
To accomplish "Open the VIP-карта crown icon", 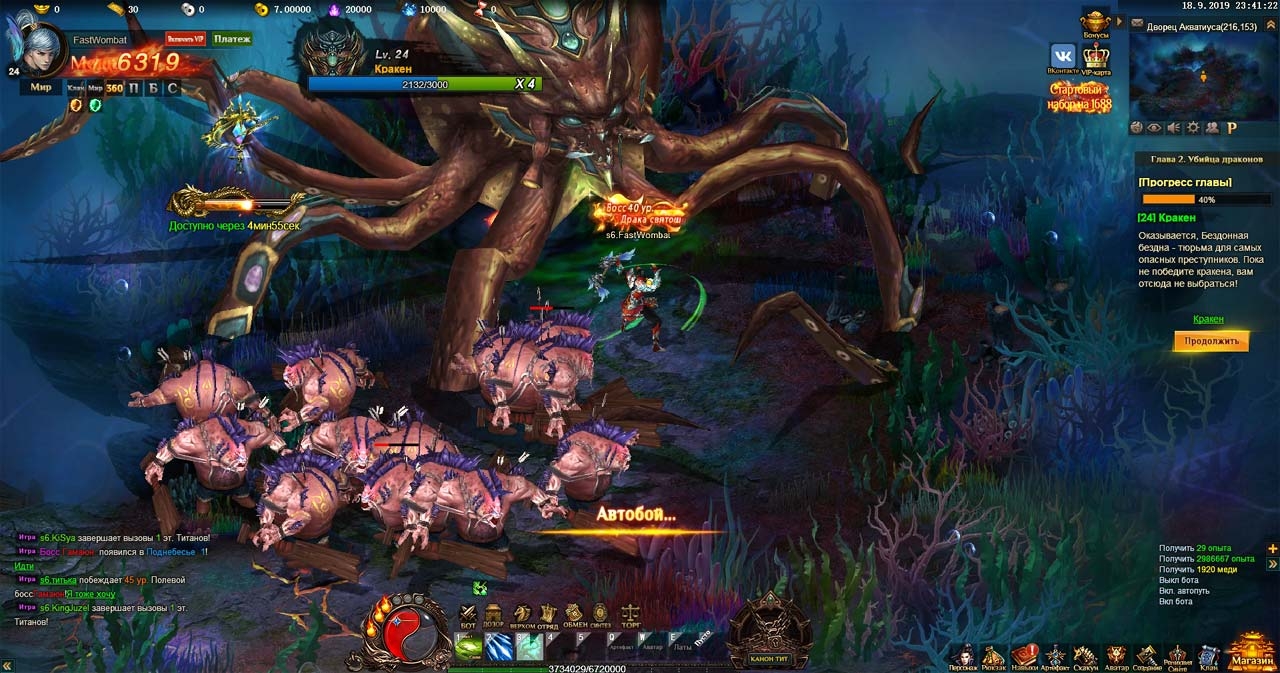I will click(1096, 58).
